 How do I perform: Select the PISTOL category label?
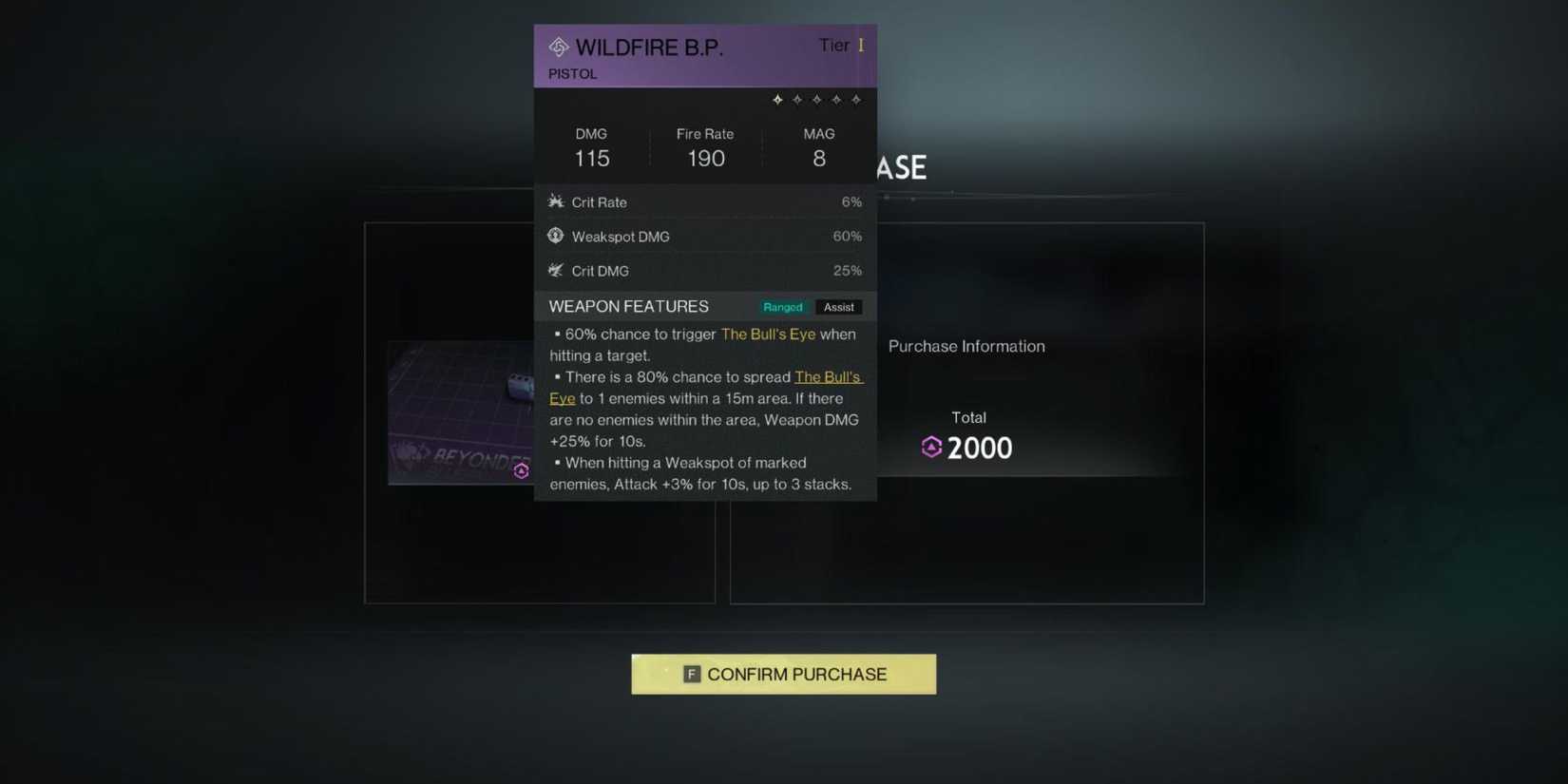point(572,73)
